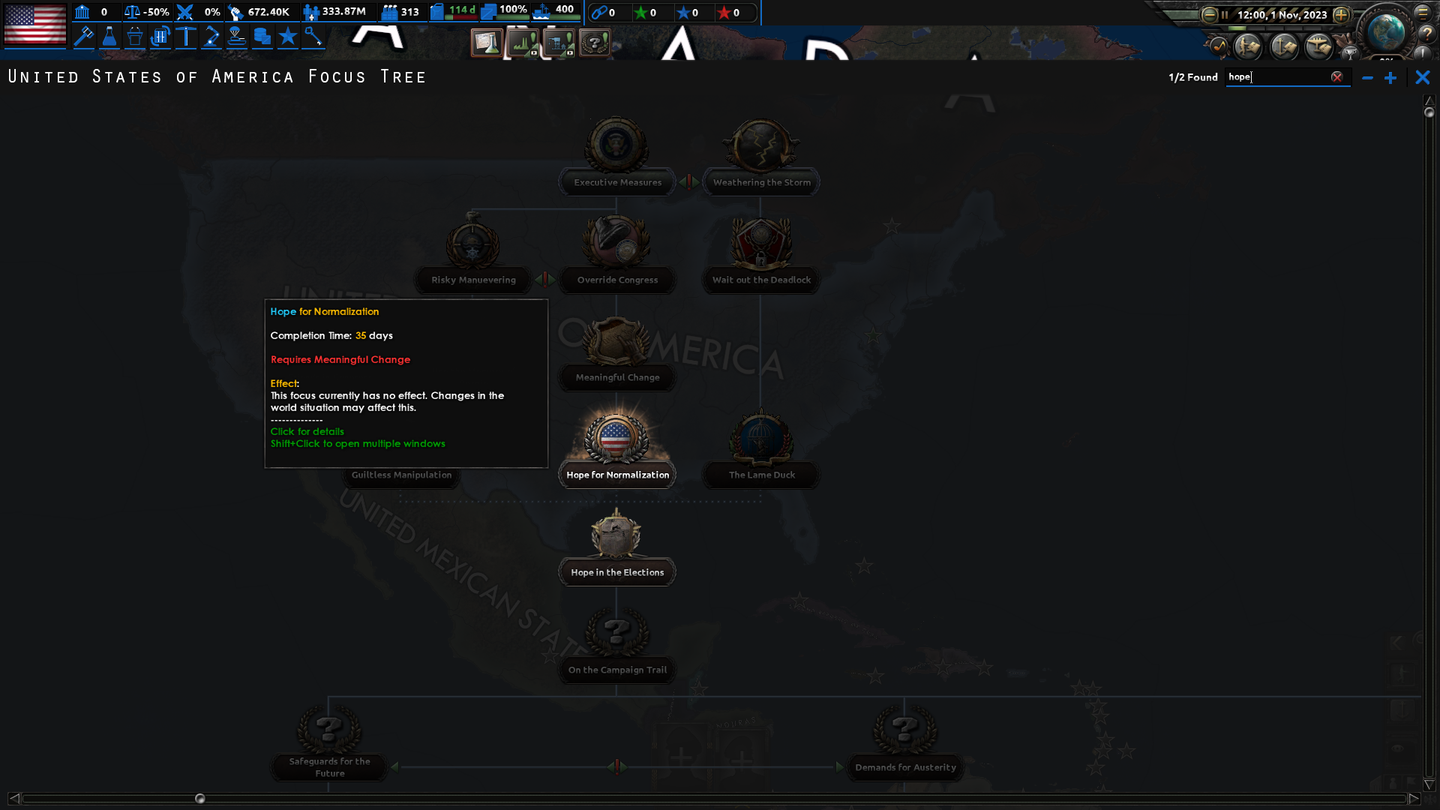Clear the focus search field text
Viewport: 1440px width, 810px height.
click(x=1336, y=77)
